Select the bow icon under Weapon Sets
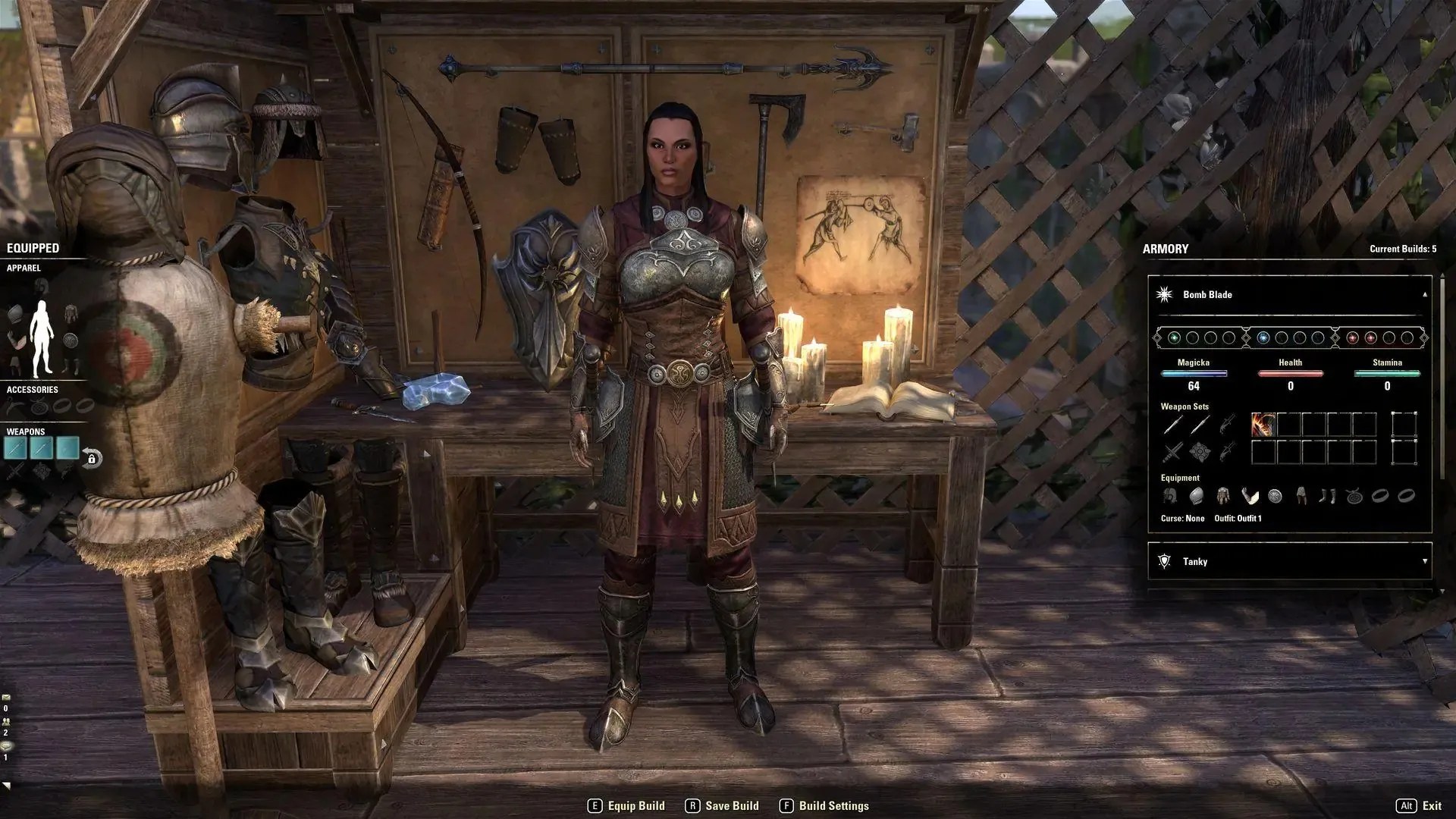1456x819 pixels. point(1226,424)
